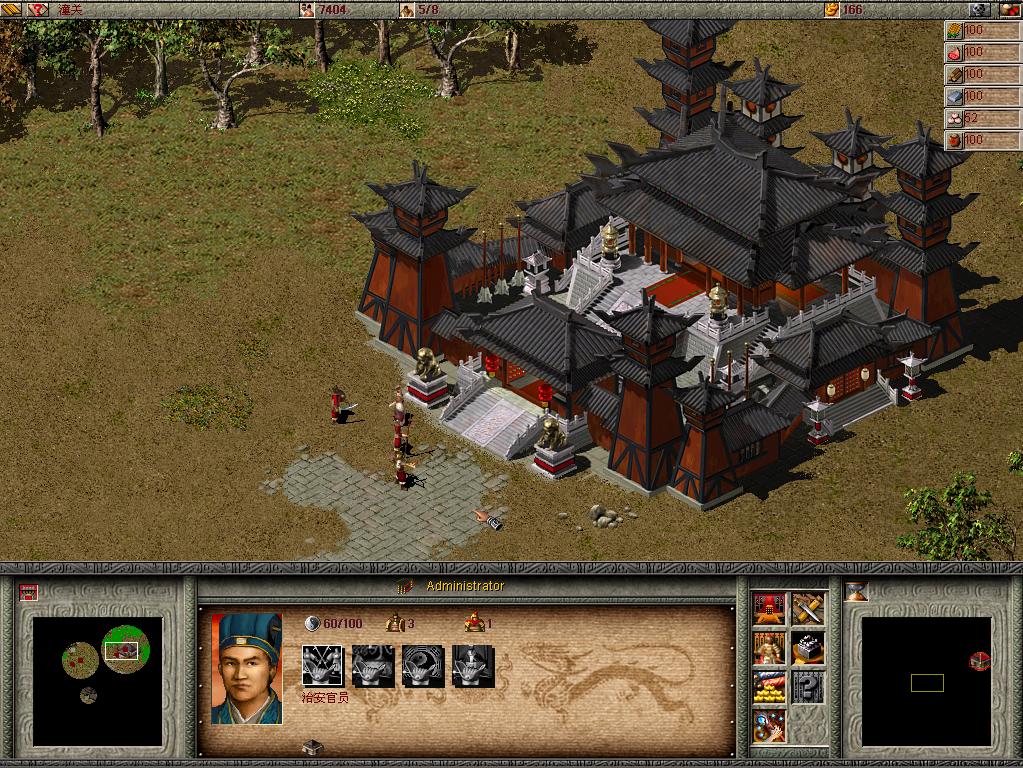Open the gold ingots treasury icon
Screen dimensions: 1023x768
click(x=769, y=688)
